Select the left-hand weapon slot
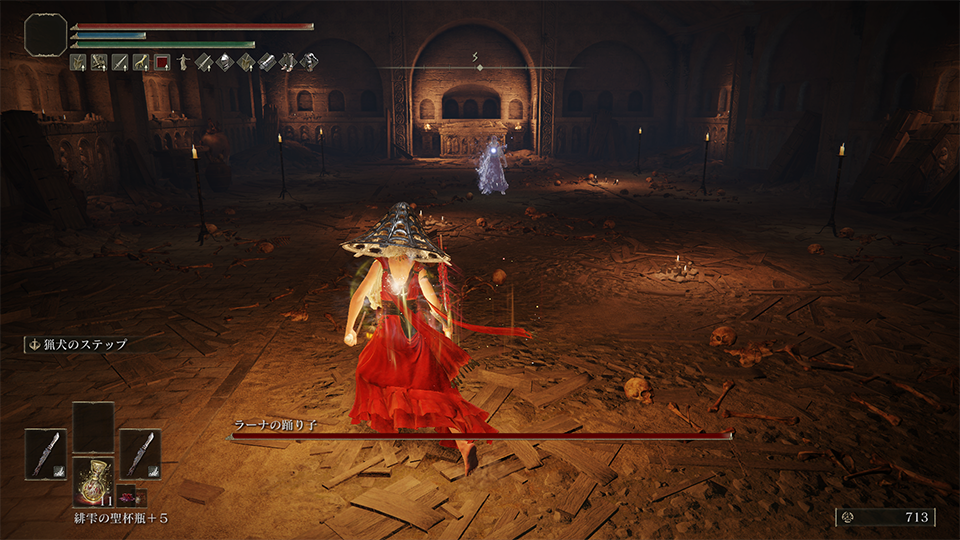This screenshot has height=540, width=960. click(x=45, y=453)
